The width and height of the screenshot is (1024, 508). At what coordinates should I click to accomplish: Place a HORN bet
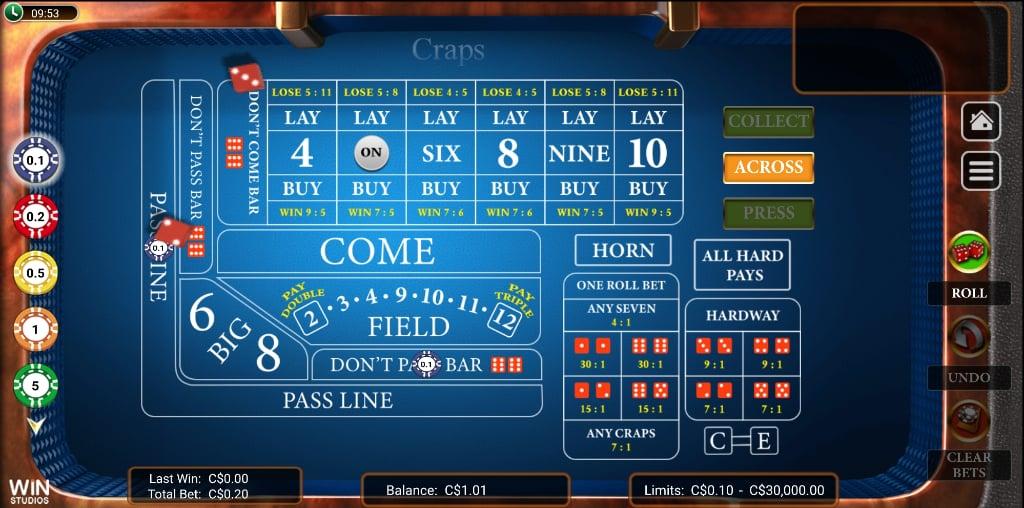point(622,251)
